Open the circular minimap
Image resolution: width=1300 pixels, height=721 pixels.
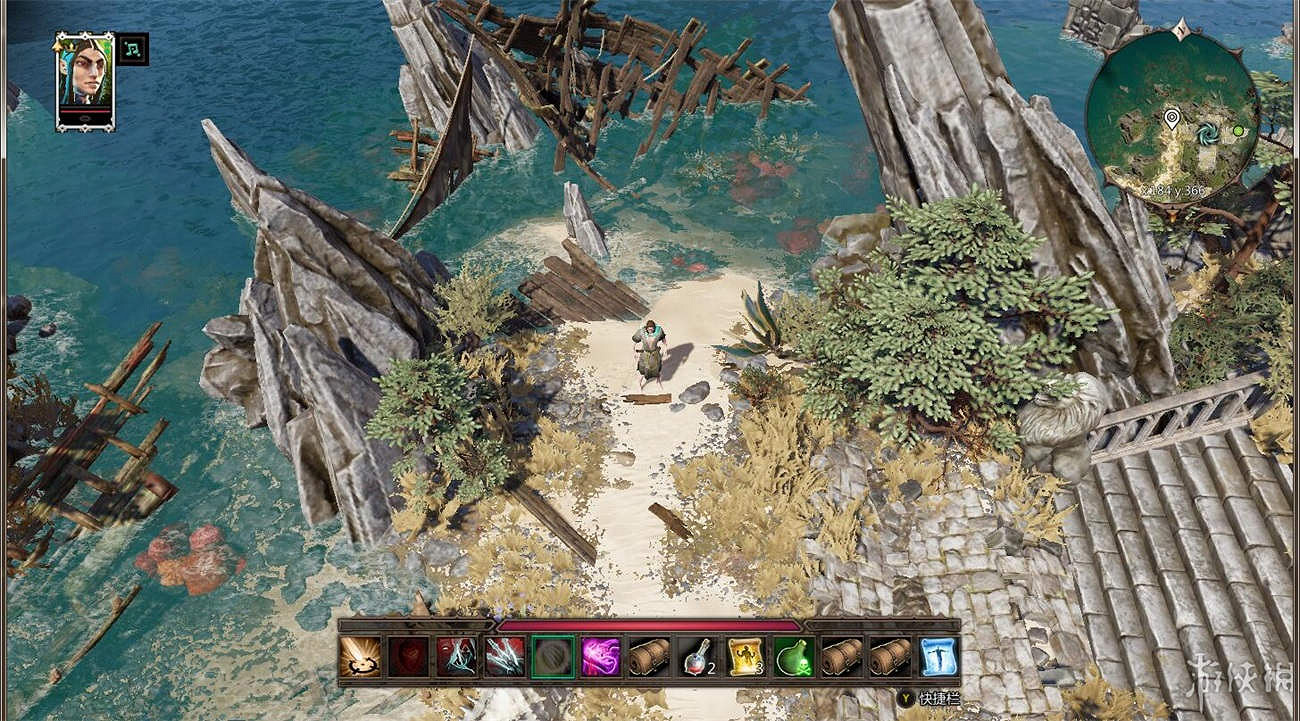click(1171, 118)
